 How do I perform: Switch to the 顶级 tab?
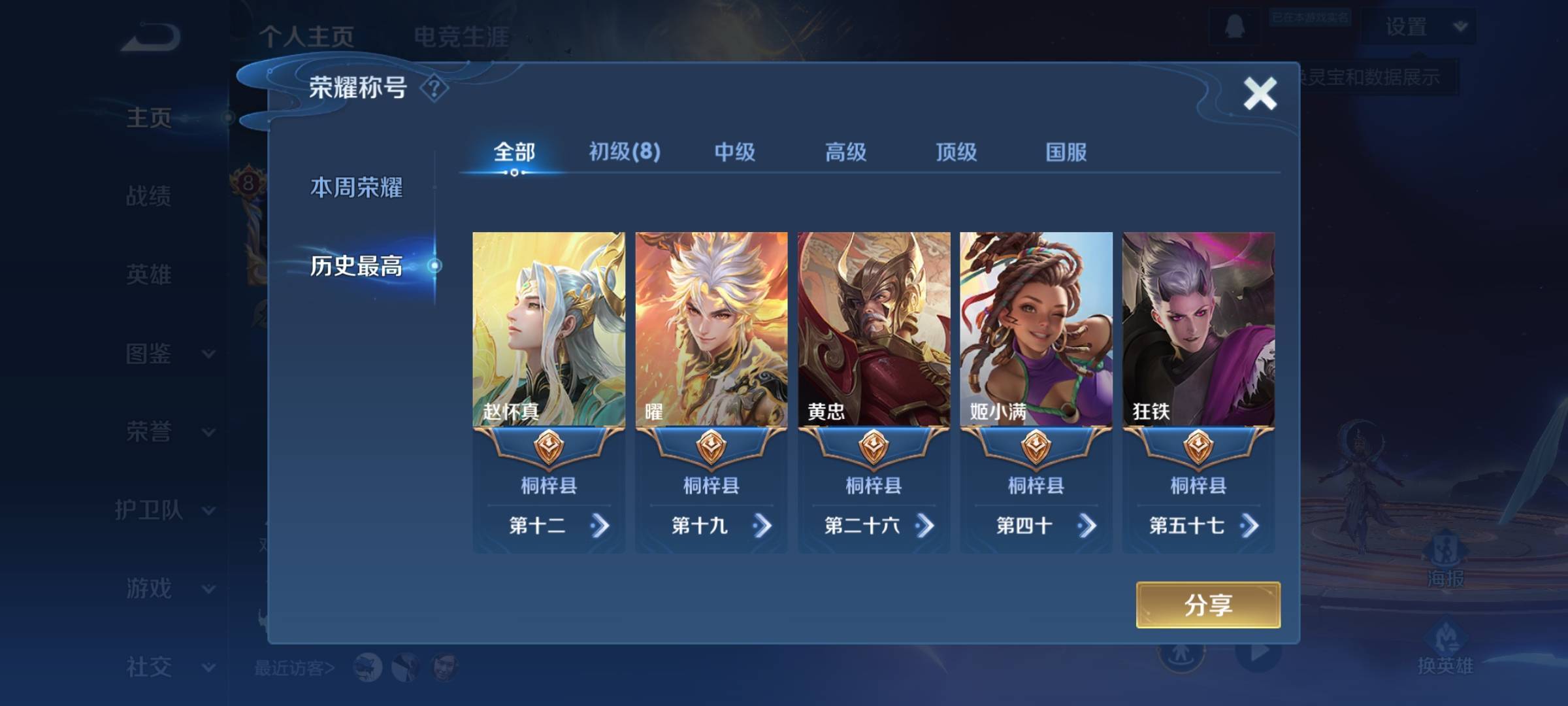[x=956, y=152]
